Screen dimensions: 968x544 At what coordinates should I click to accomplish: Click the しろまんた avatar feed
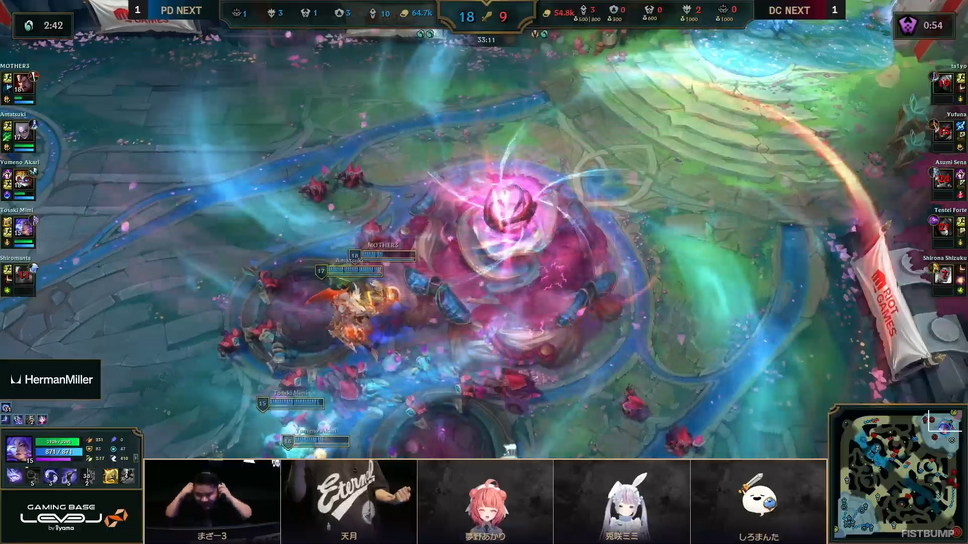[x=758, y=500]
